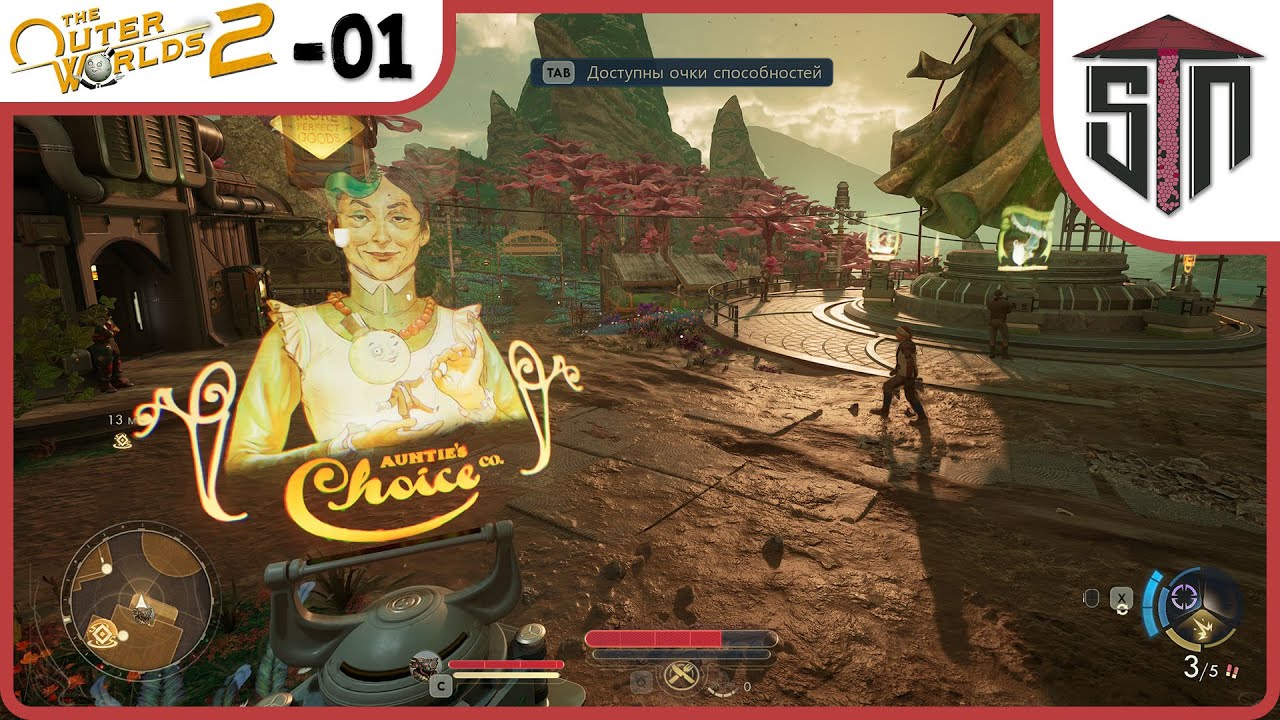Select the gold quest marker on the minimap

[x=102, y=630]
